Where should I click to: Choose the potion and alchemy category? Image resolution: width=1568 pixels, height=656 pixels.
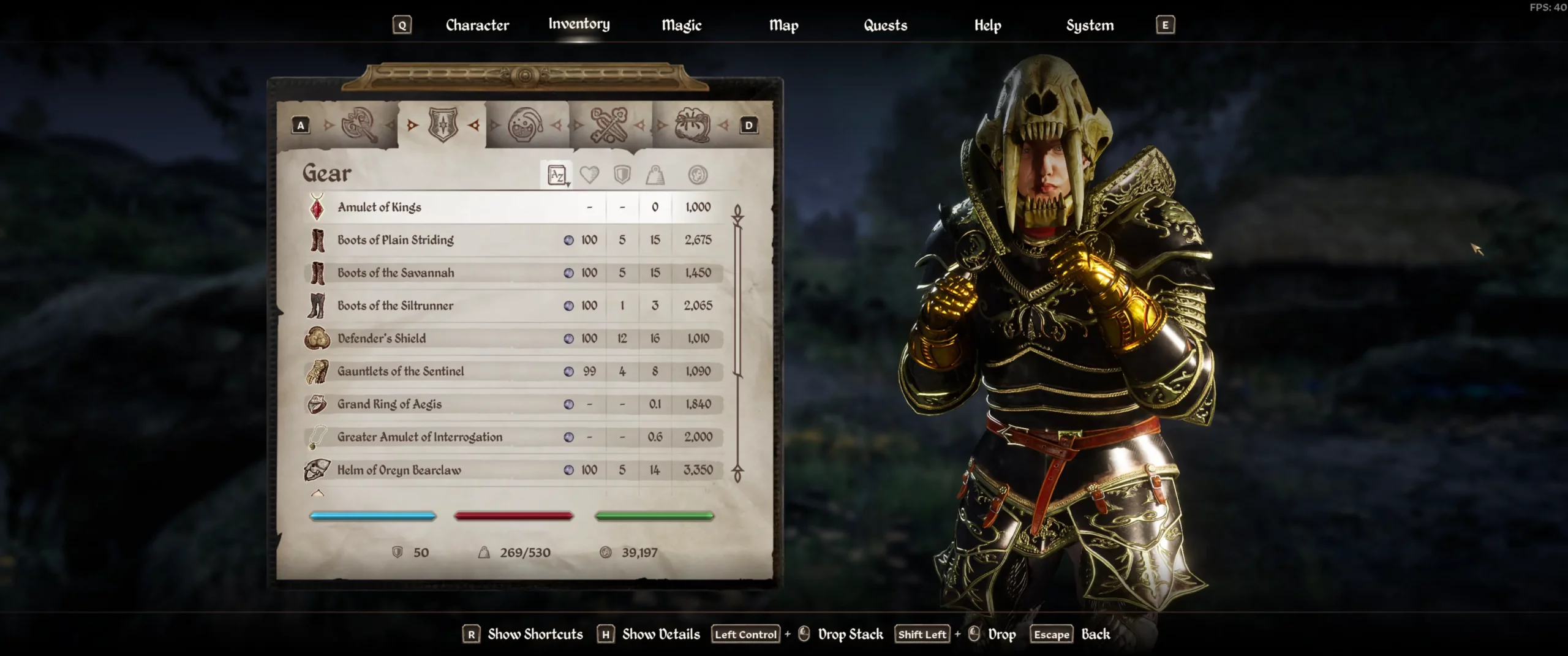click(x=526, y=125)
